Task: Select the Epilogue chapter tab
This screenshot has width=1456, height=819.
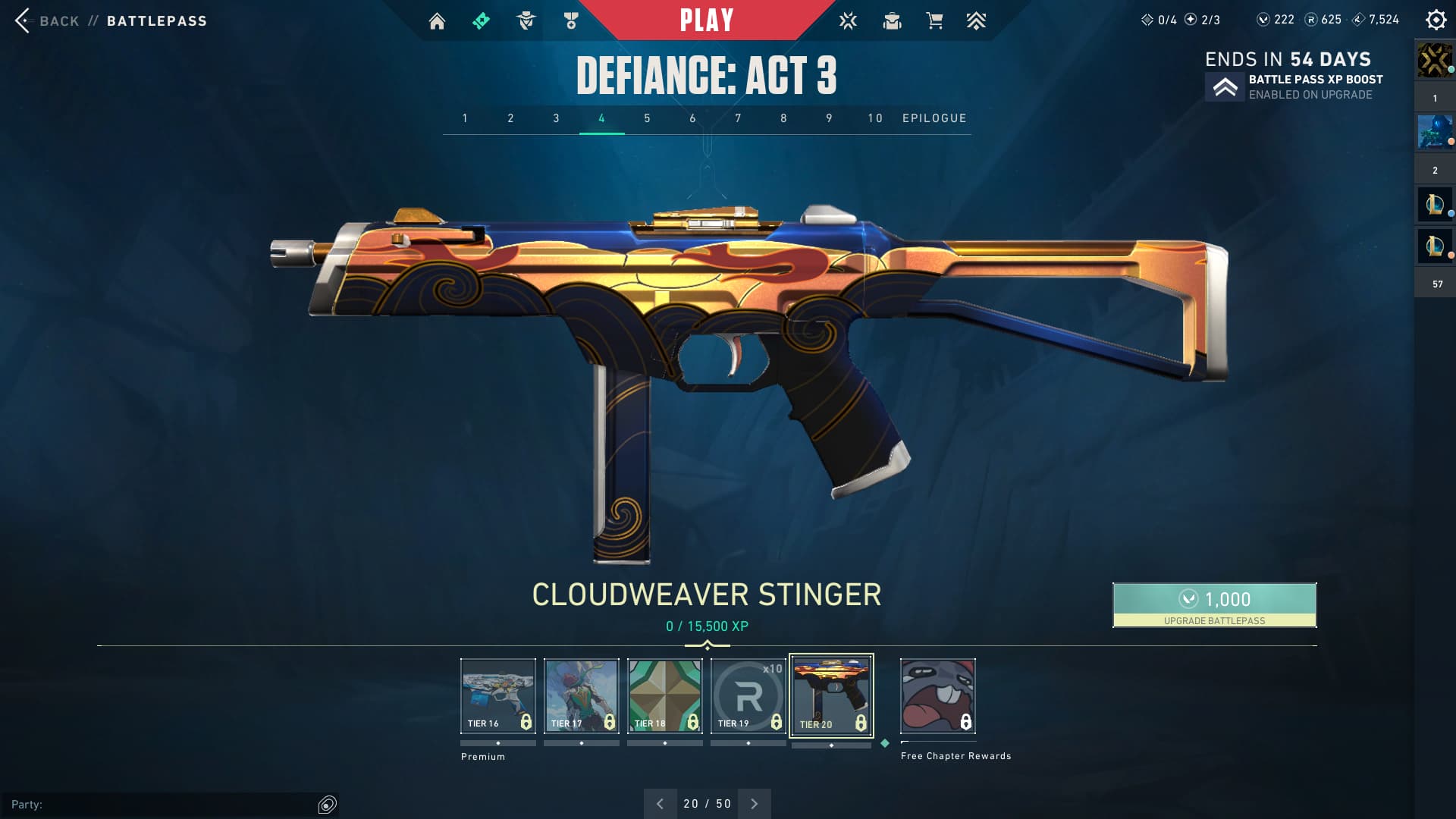Action: 934,118
